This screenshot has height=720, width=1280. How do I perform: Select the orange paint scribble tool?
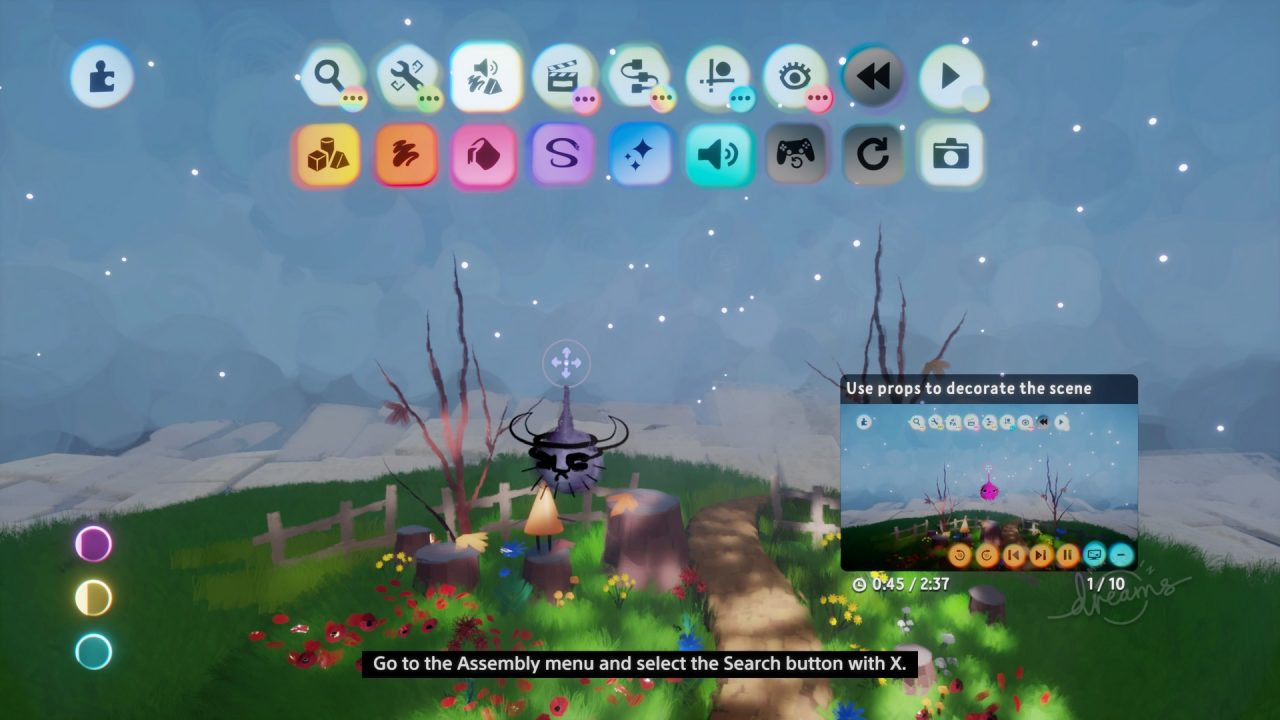click(406, 154)
